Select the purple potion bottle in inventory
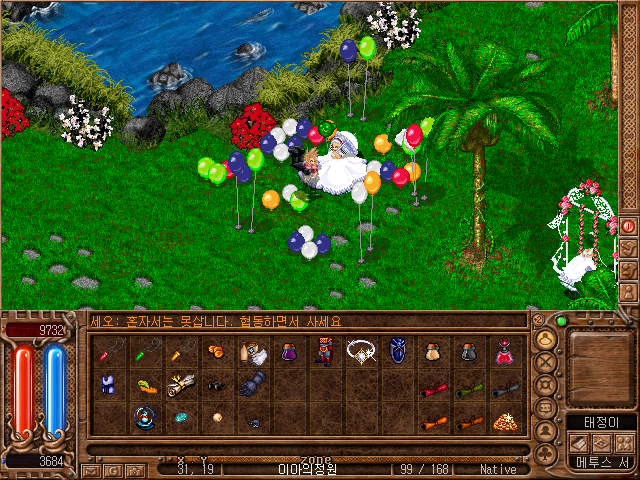The image size is (640, 480). [289, 352]
